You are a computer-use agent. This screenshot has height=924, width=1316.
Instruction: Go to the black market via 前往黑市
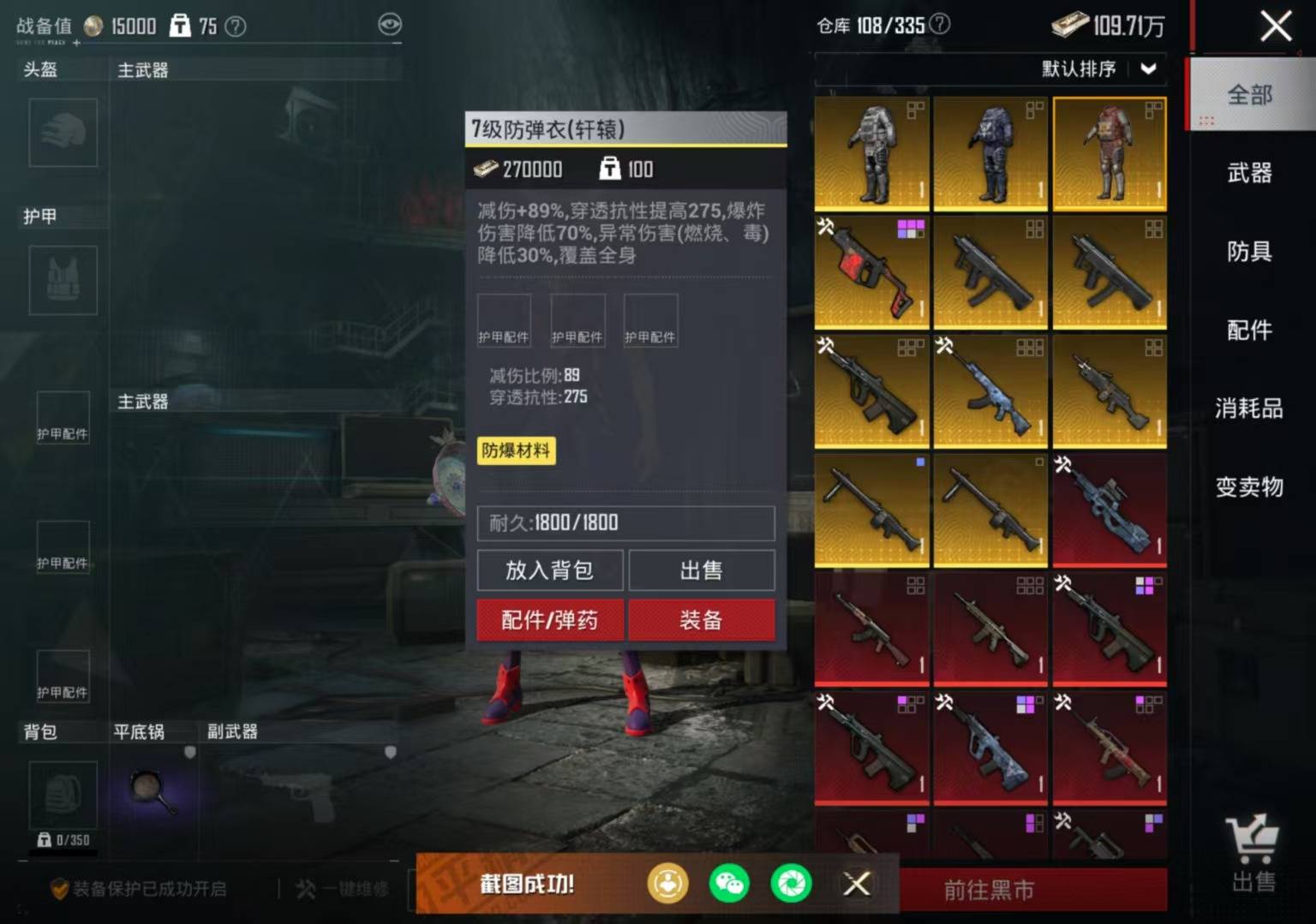point(990,891)
